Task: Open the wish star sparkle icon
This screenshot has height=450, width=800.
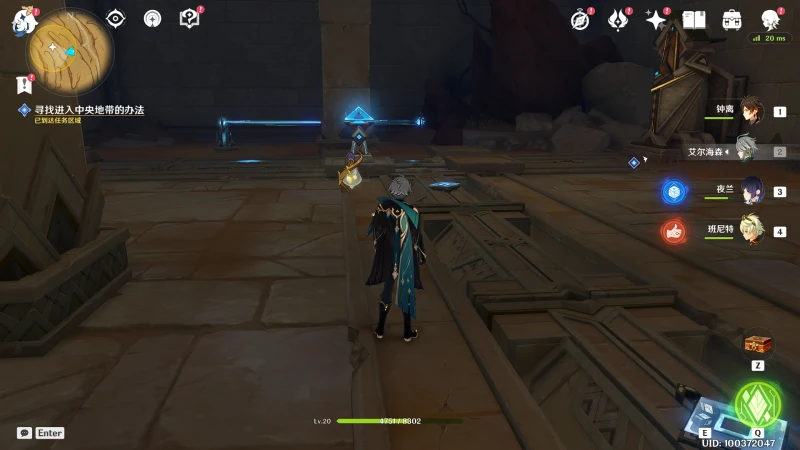Action: pyautogui.click(x=656, y=20)
